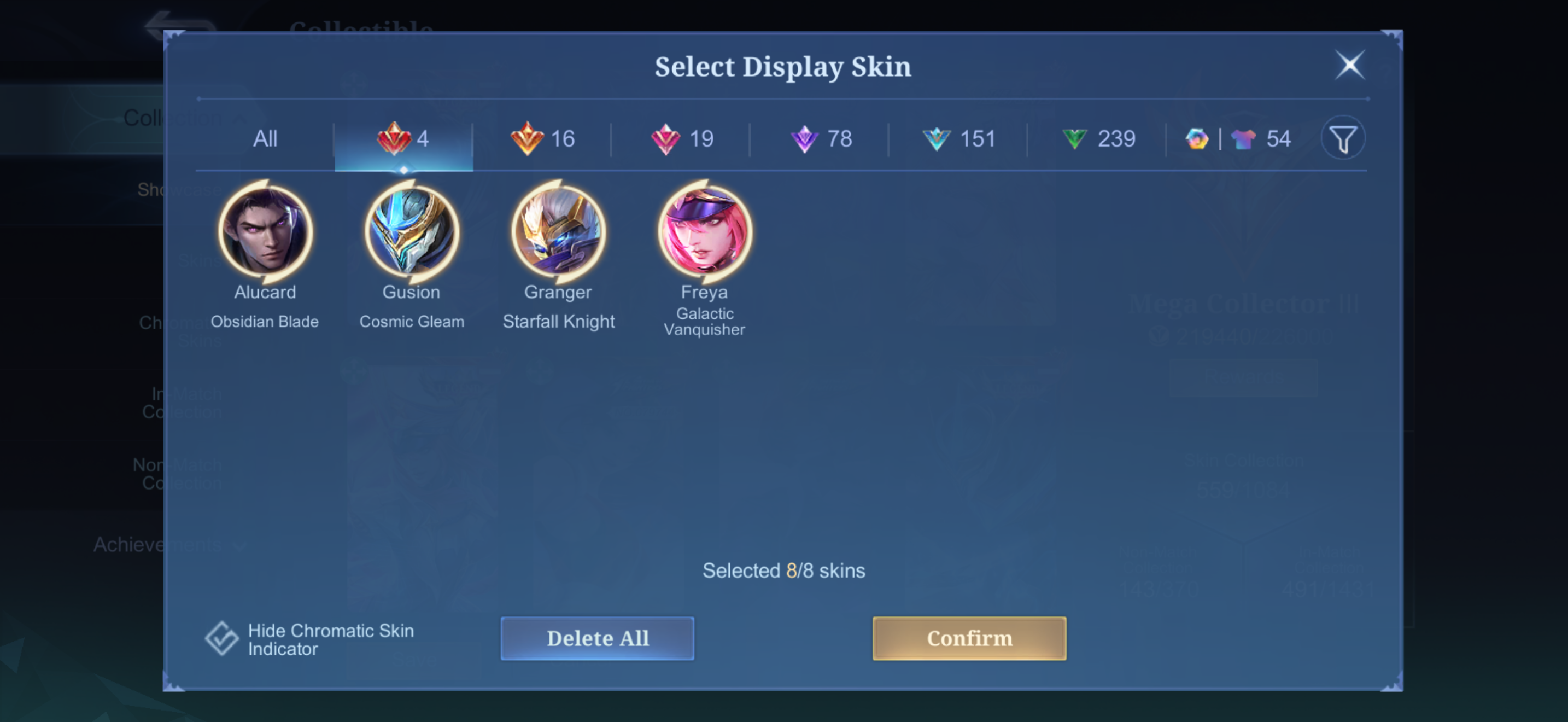
Task: Show the pink gem tab with 19 skins
Action: (x=681, y=139)
